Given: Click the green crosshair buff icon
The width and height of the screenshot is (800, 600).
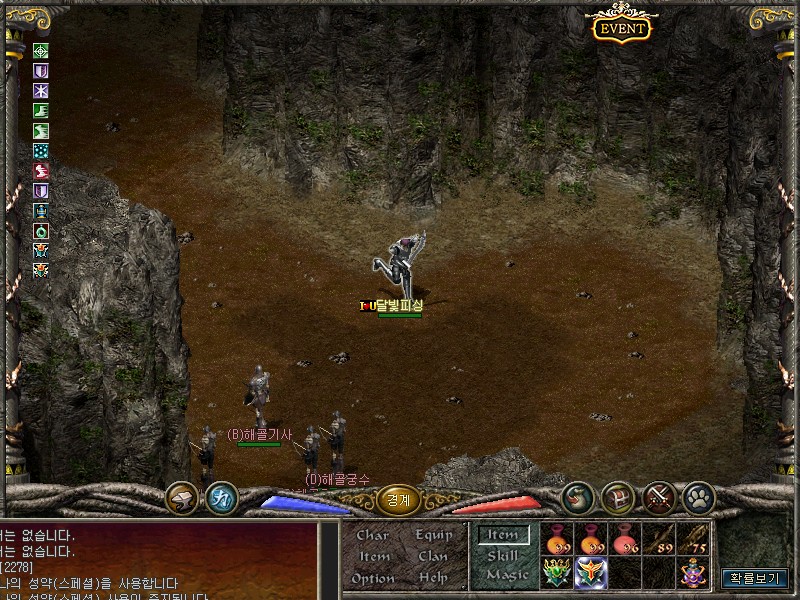Looking at the screenshot, I should click(41, 51).
